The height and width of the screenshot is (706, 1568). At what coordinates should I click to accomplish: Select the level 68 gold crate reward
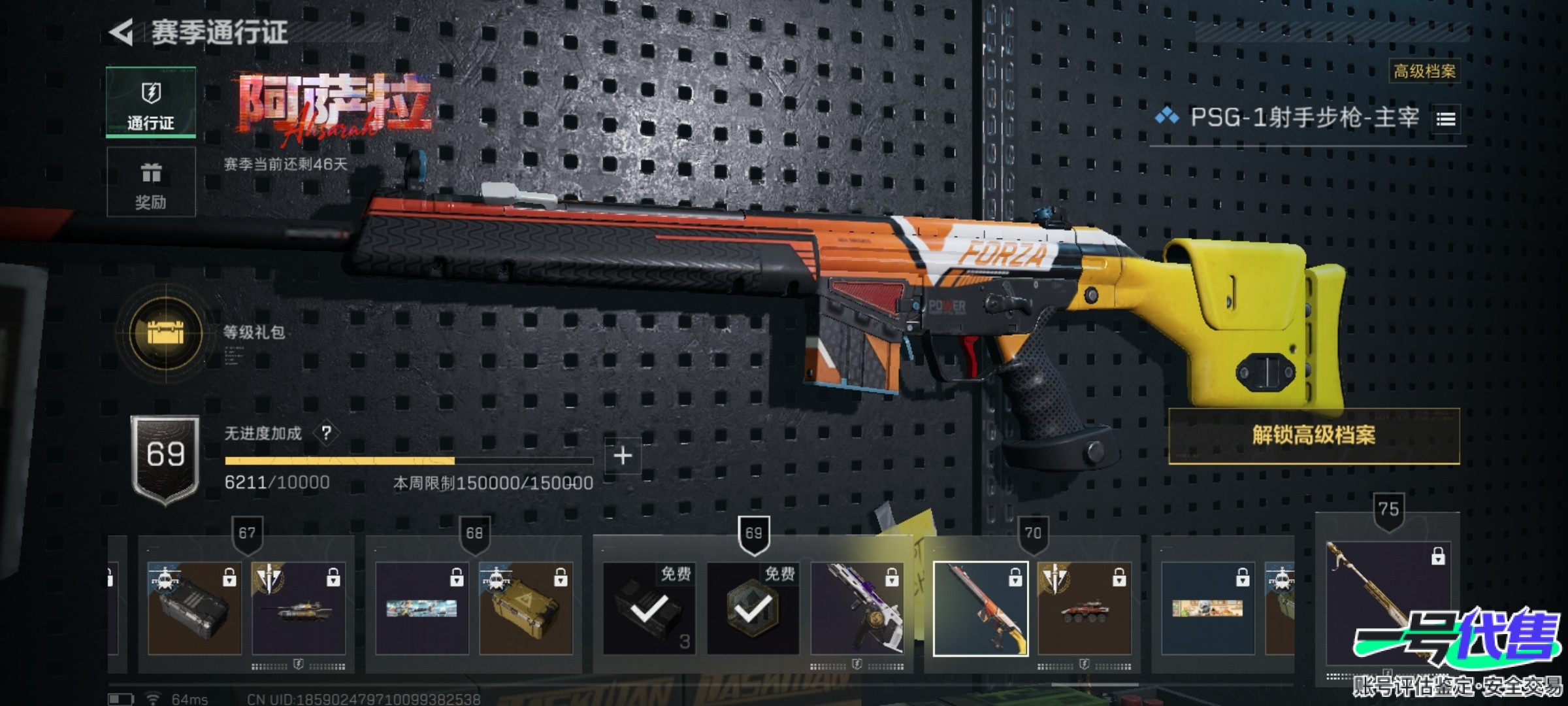[526, 608]
